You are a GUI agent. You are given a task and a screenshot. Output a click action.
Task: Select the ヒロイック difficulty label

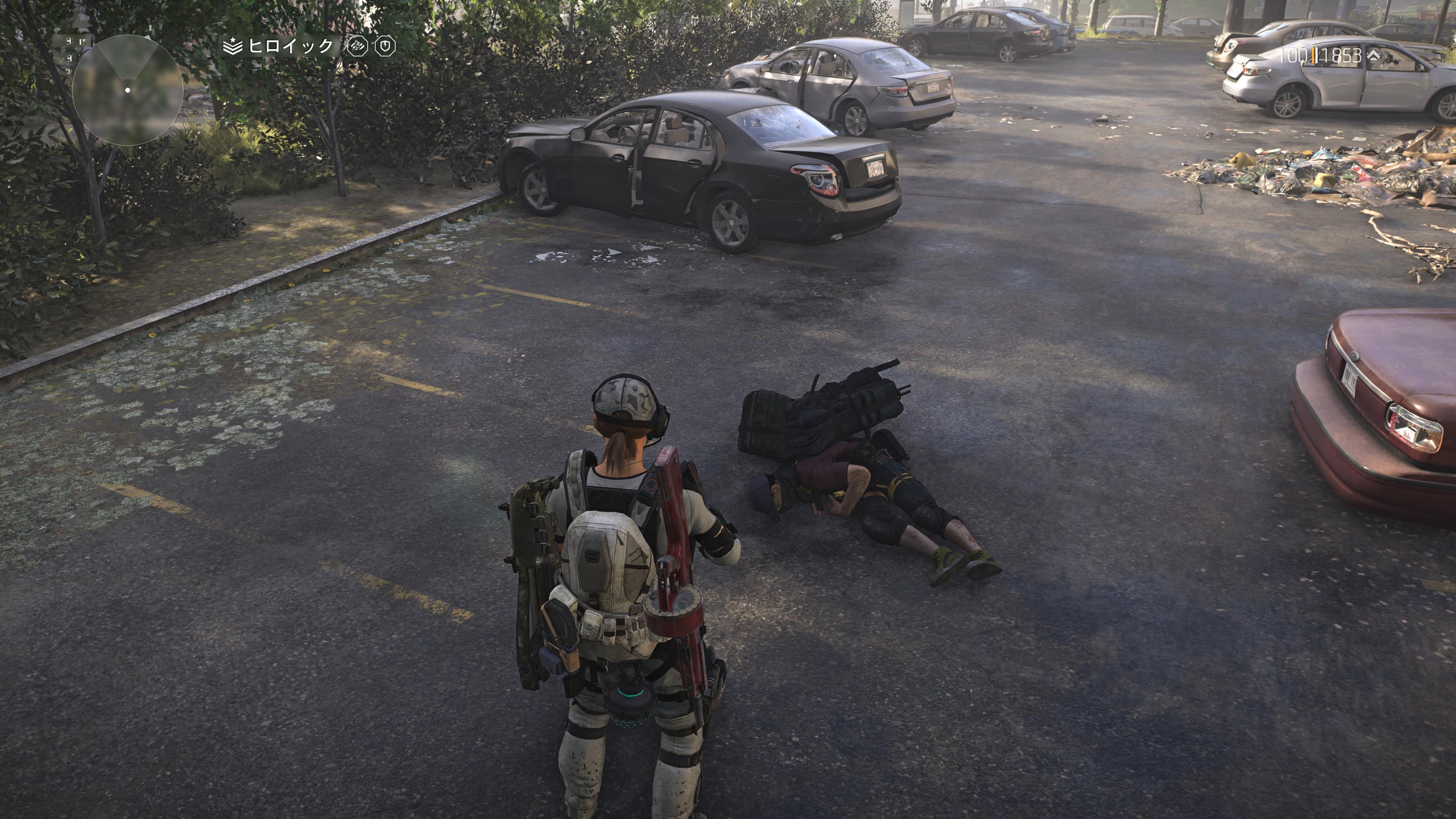coord(290,46)
